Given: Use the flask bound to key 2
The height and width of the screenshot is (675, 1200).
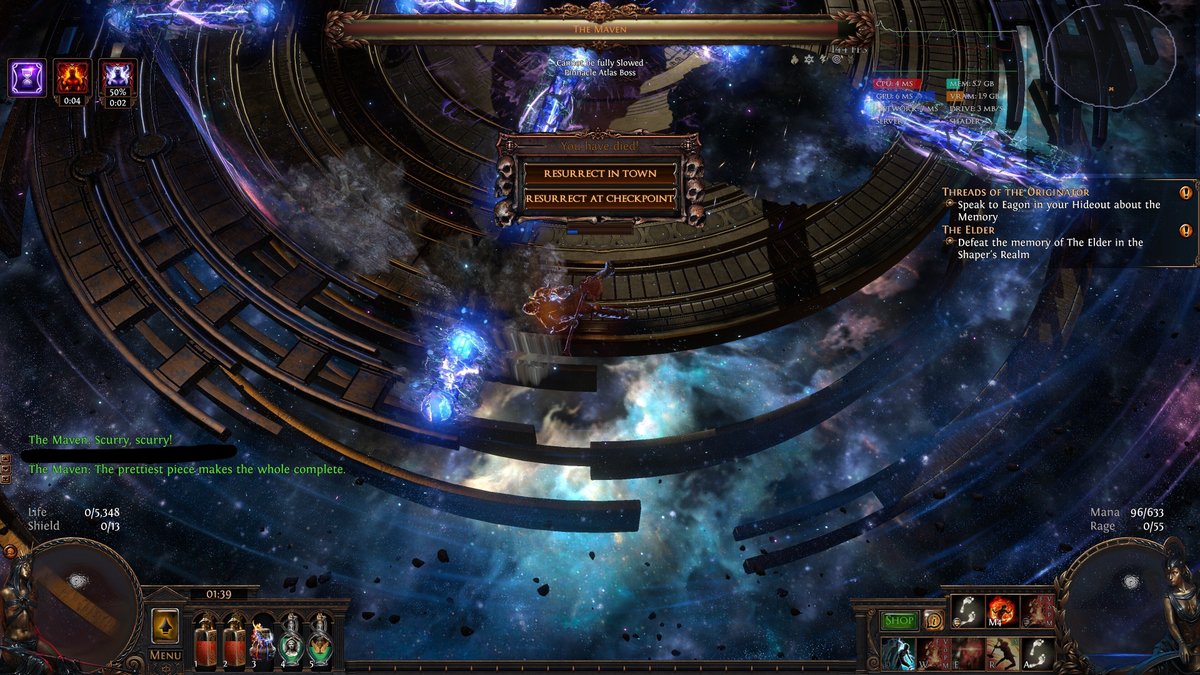Looking at the screenshot, I should point(235,640).
